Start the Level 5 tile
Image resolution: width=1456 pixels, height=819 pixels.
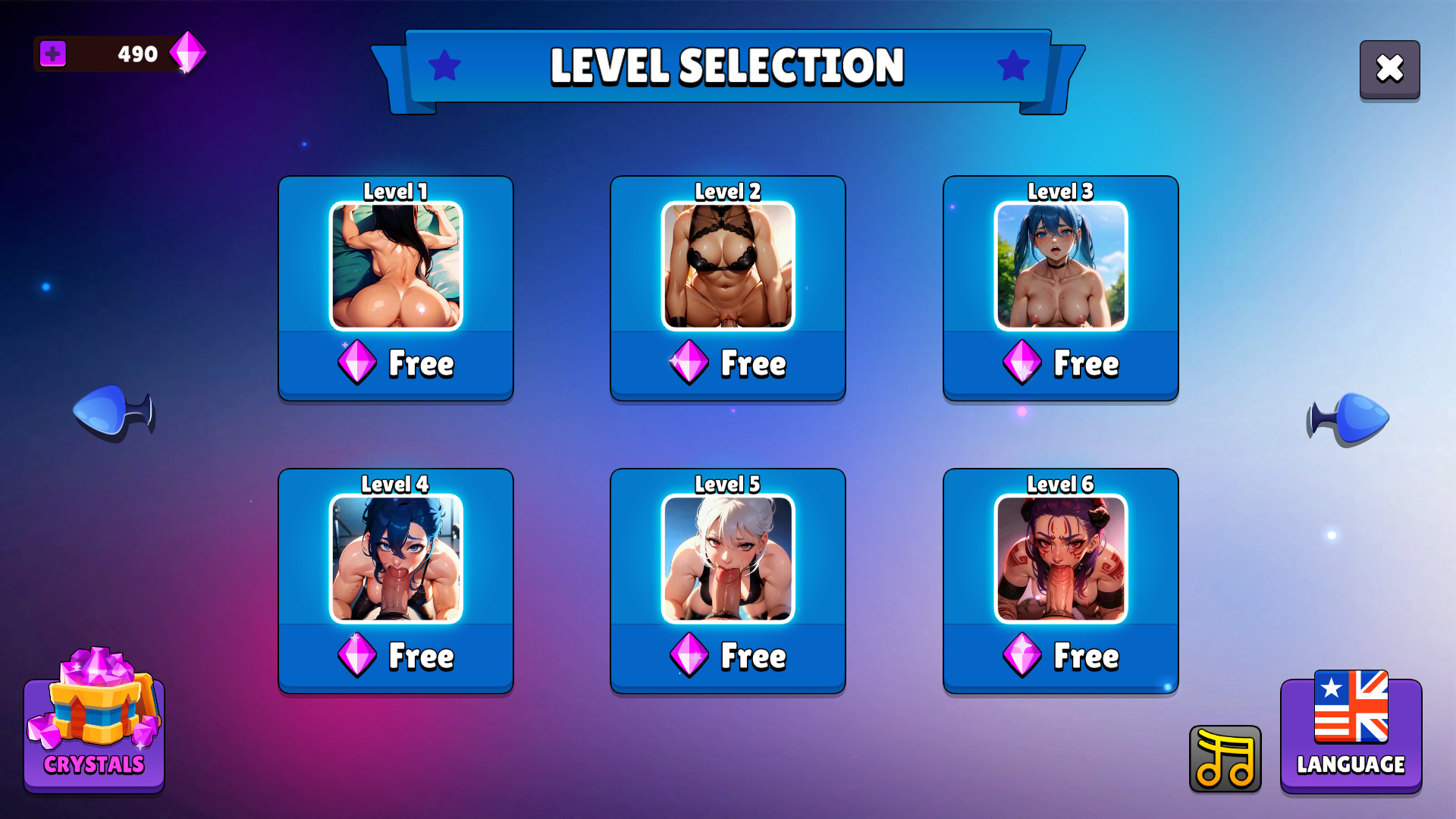click(x=727, y=581)
